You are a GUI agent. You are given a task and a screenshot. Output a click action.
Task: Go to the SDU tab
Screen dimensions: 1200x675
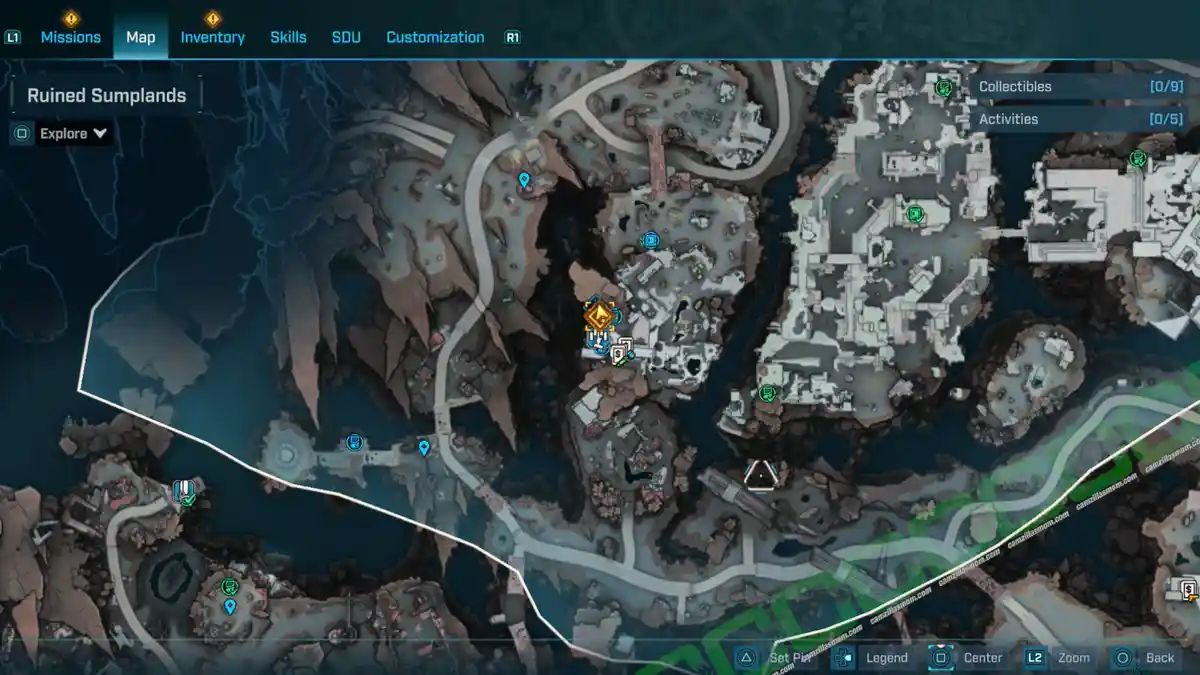pyautogui.click(x=346, y=37)
